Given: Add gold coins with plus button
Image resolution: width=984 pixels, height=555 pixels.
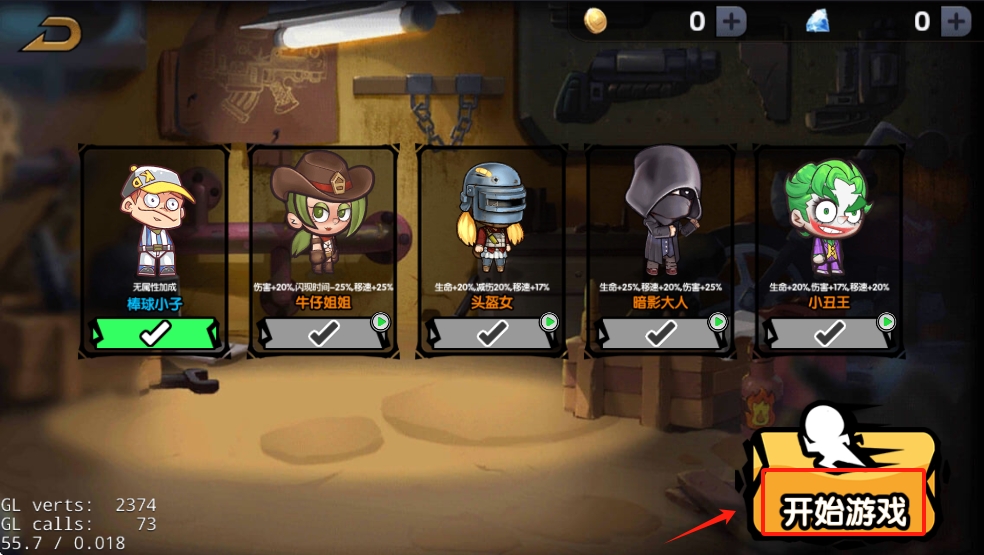Looking at the screenshot, I should coord(731,21).
